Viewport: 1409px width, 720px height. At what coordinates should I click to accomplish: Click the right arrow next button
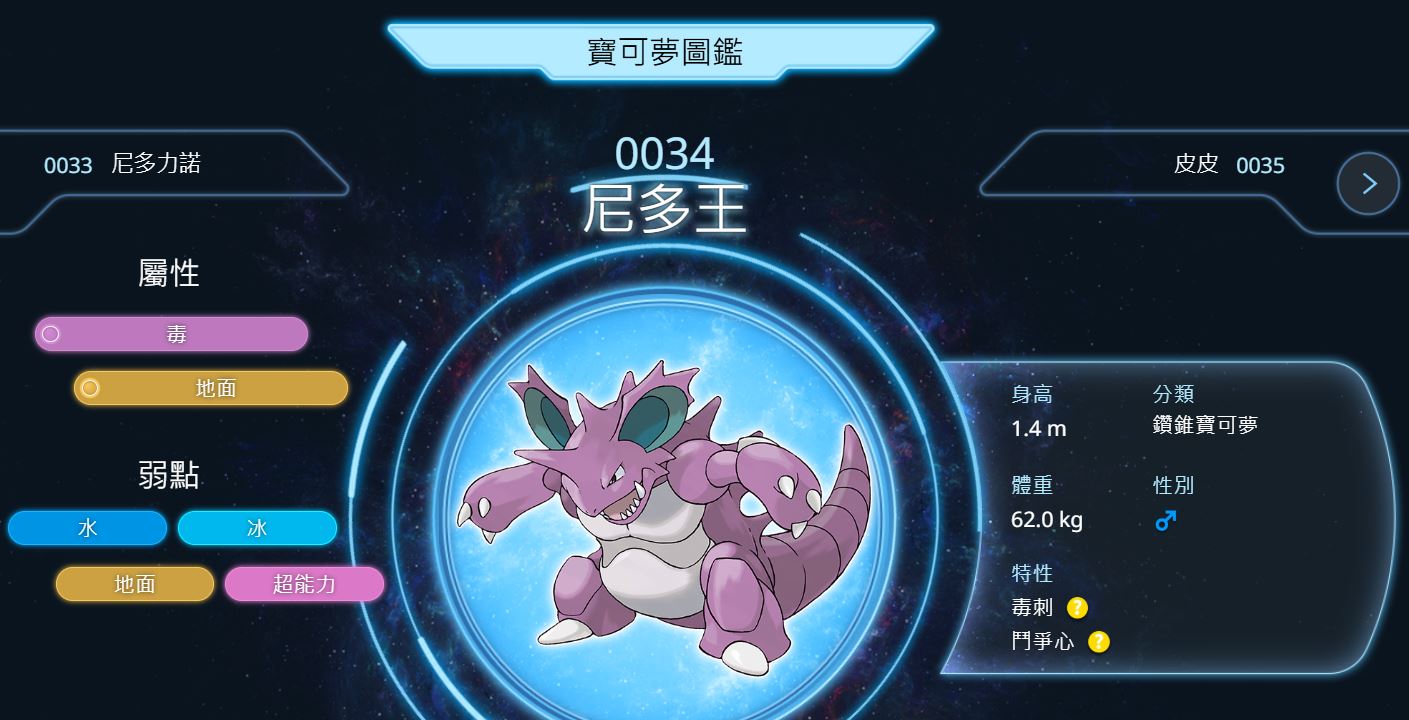point(1368,184)
